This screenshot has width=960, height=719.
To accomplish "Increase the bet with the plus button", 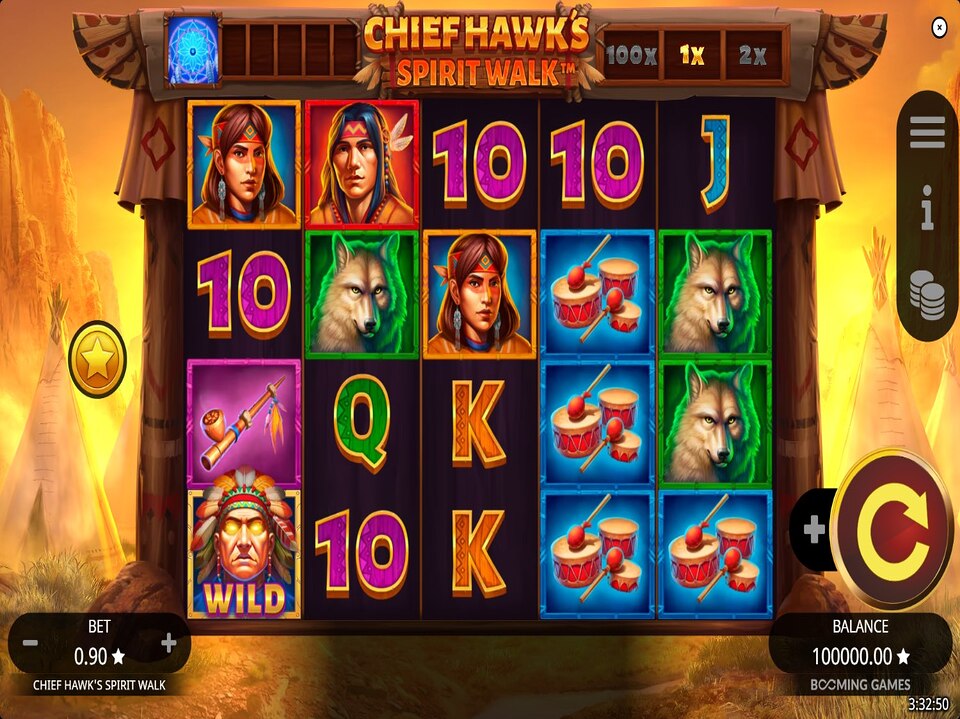I will [x=169, y=643].
